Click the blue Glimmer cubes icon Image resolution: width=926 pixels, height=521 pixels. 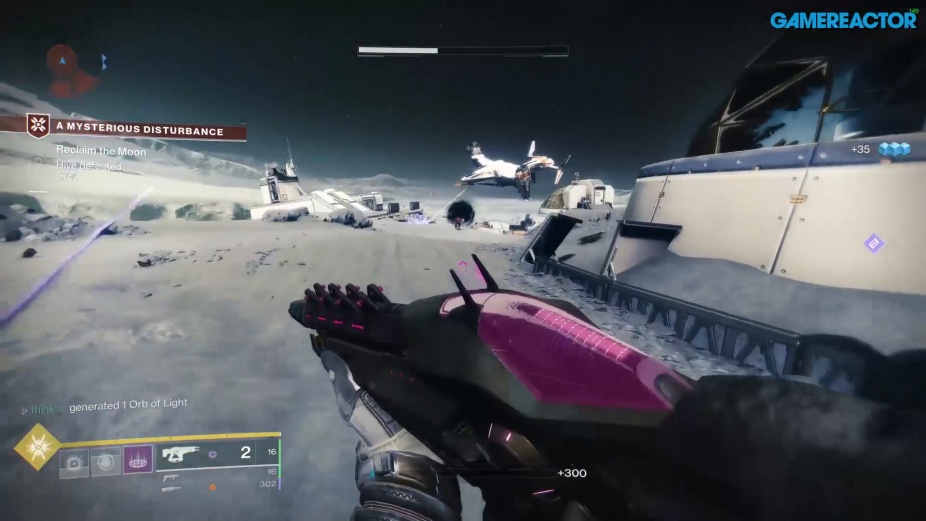(x=893, y=150)
